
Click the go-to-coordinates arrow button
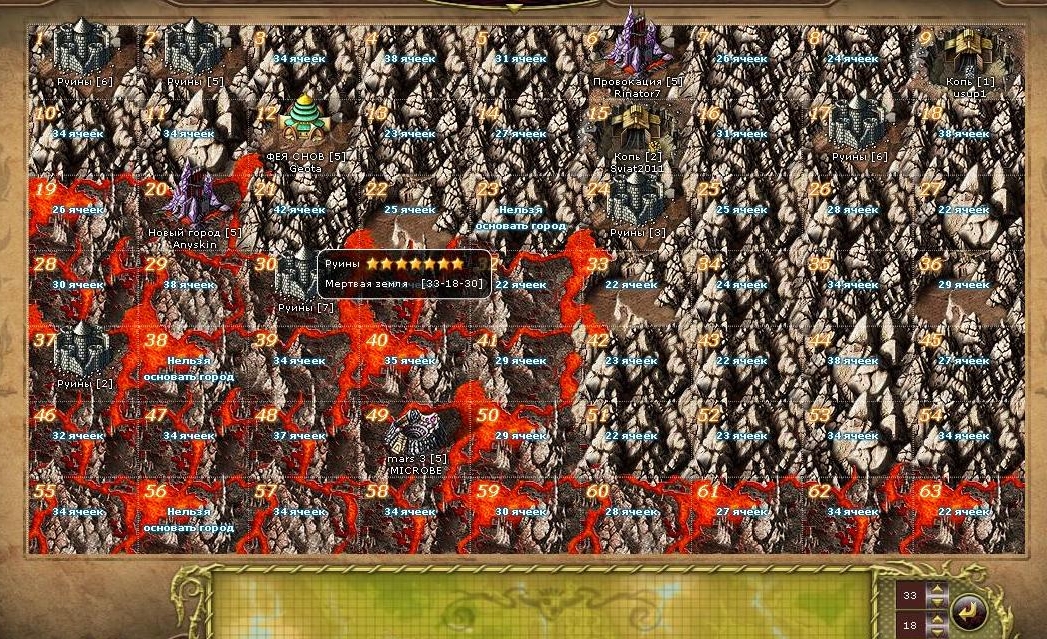point(969,610)
